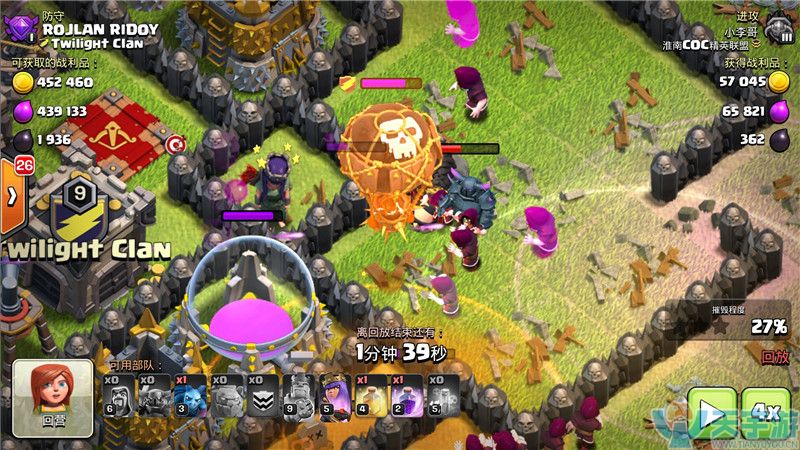This screenshot has width=800, height=450.
Task: Select the Golem troop slot
Action: point(224,396)
